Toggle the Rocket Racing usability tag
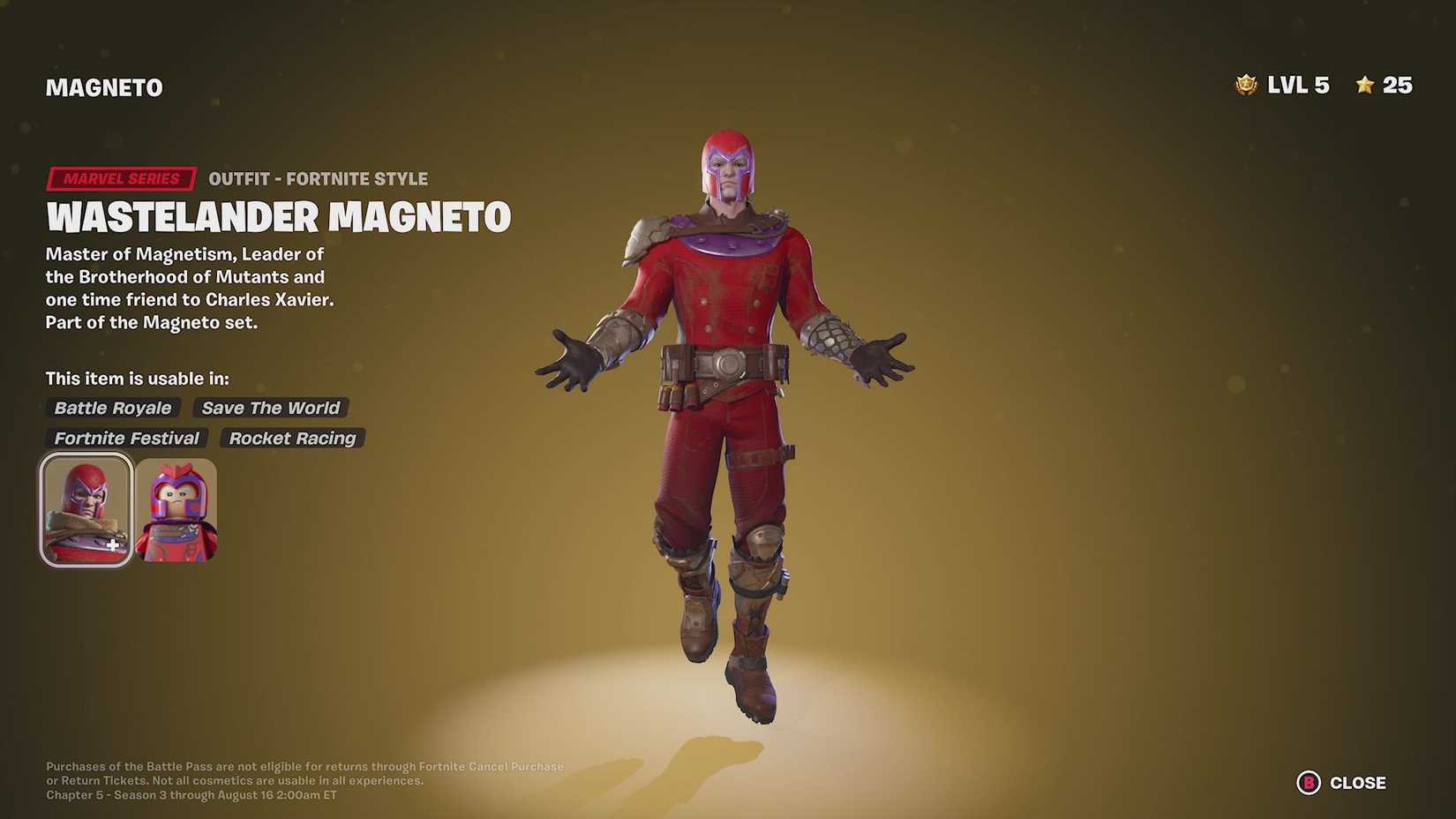This screenshot has height=819, width=1456. (292, 438)
